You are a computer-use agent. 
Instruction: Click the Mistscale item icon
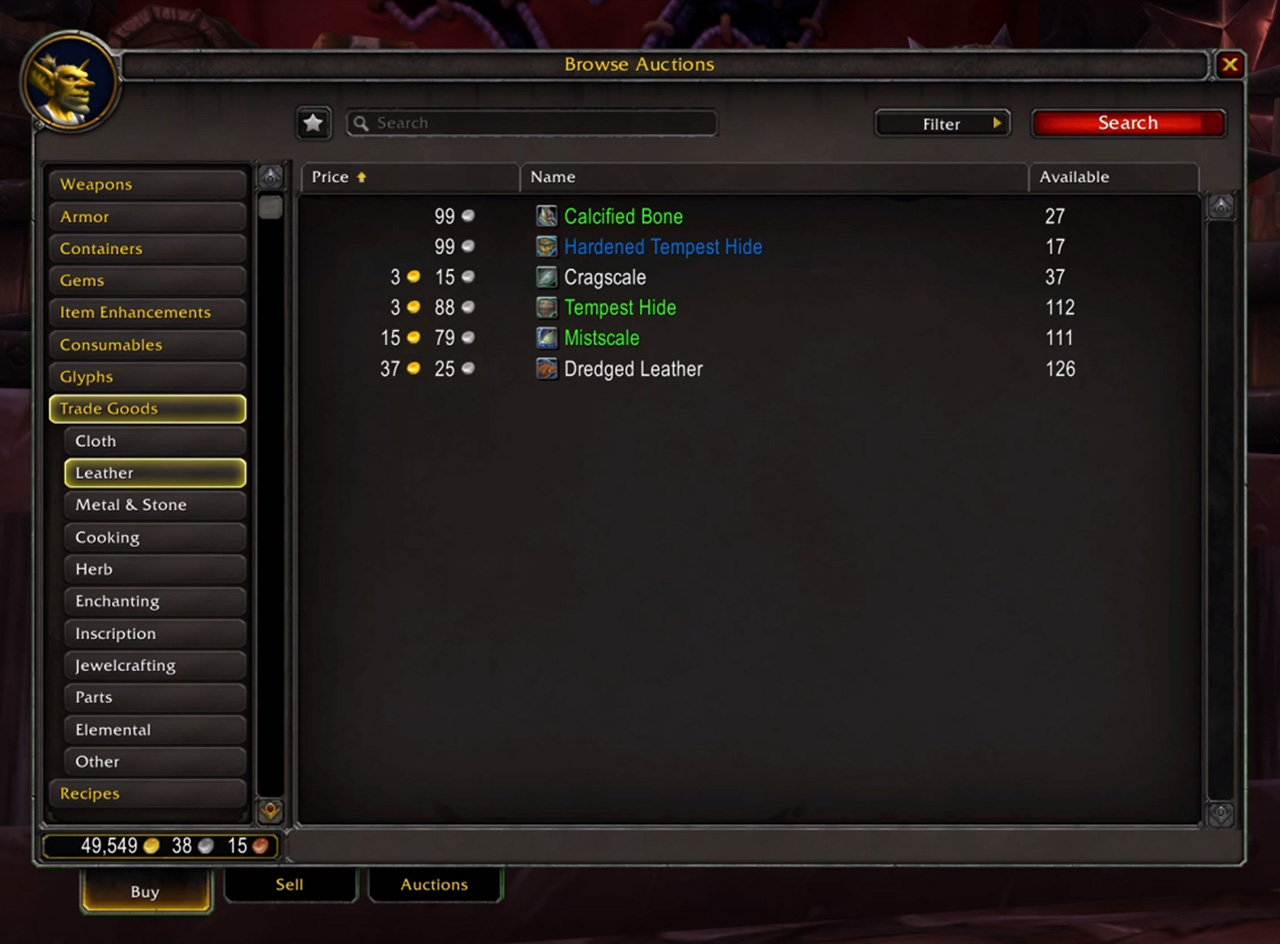point(546,338)
